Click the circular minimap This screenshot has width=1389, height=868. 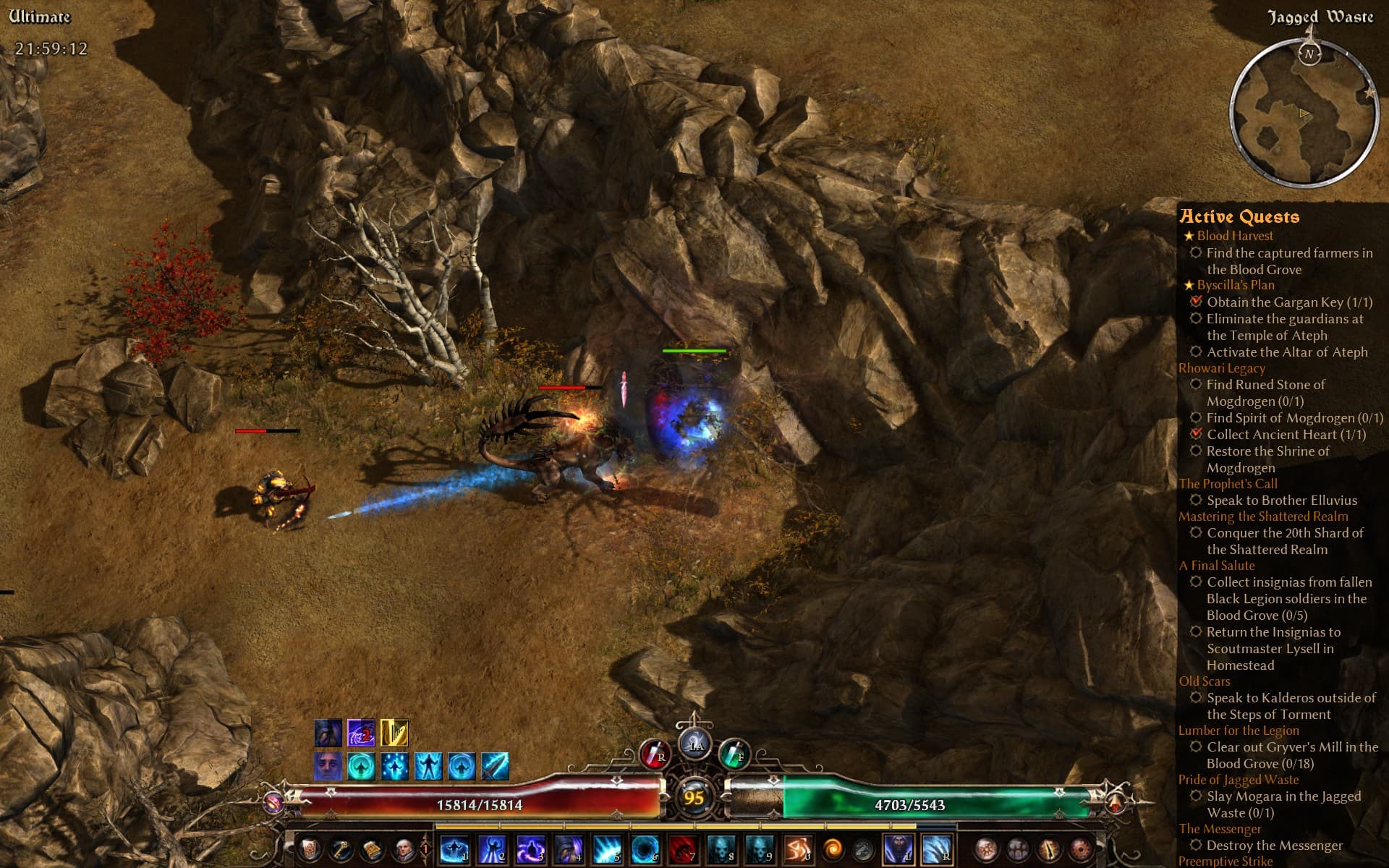[x=1304, y=114]
